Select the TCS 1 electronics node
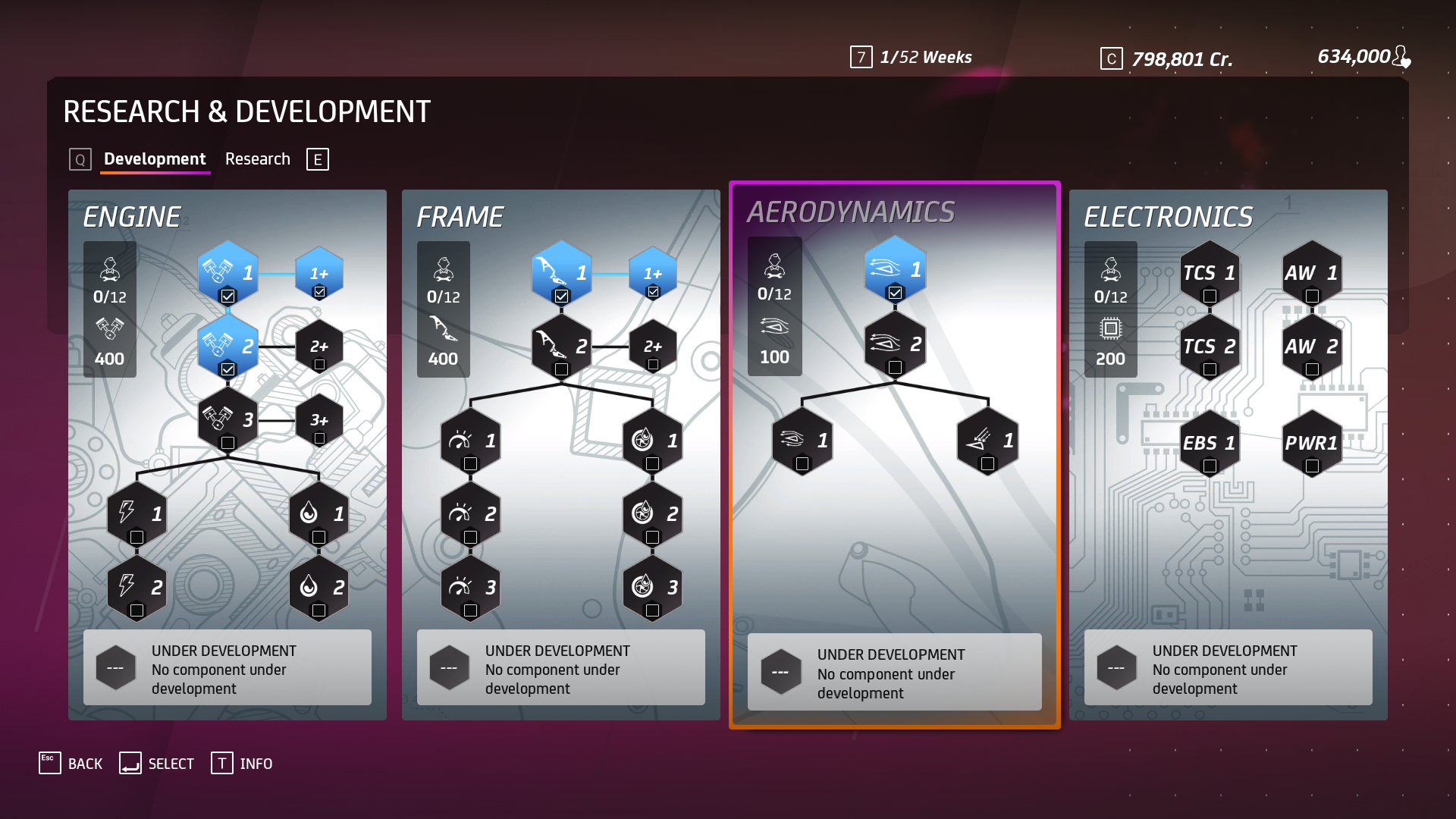The height and width of the screenshot is (819, 1456). point(1210,275)
